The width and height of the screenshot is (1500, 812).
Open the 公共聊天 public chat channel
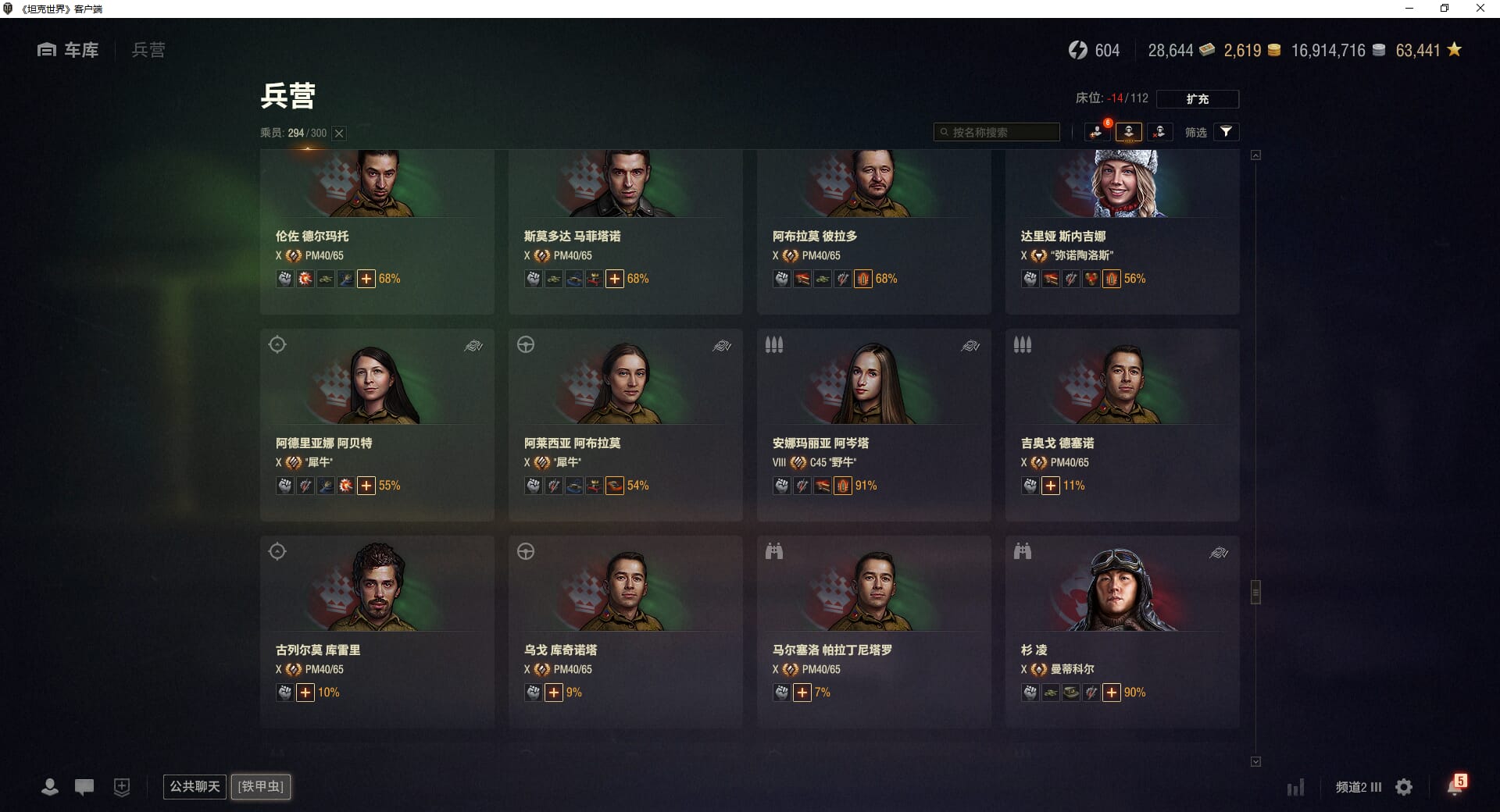pos(195,786)
